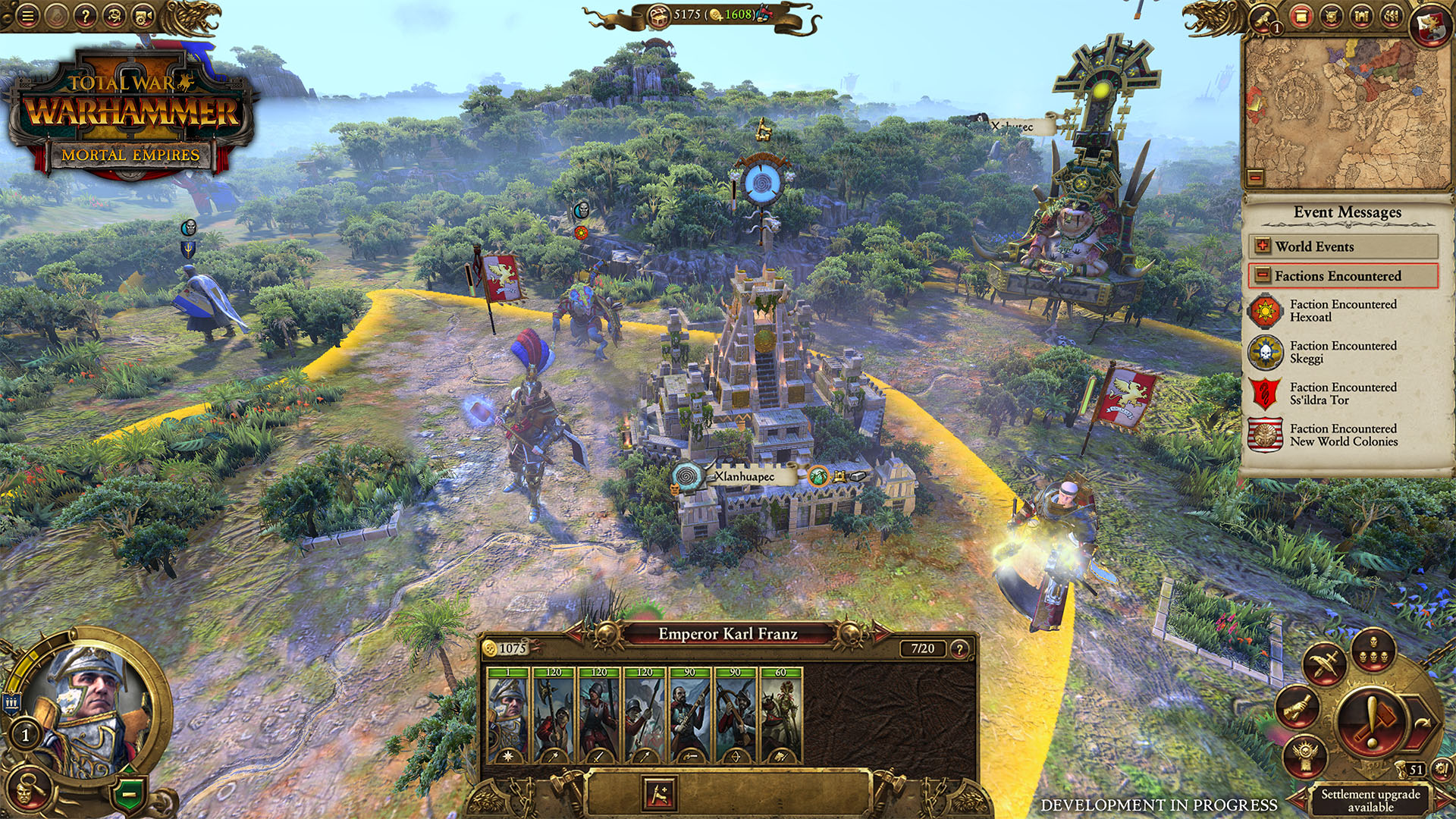Image resolution: width=1456 pixels, height=819 pixels.
Task: Open the settlements overview via the castle icon
Action: 1362,17
